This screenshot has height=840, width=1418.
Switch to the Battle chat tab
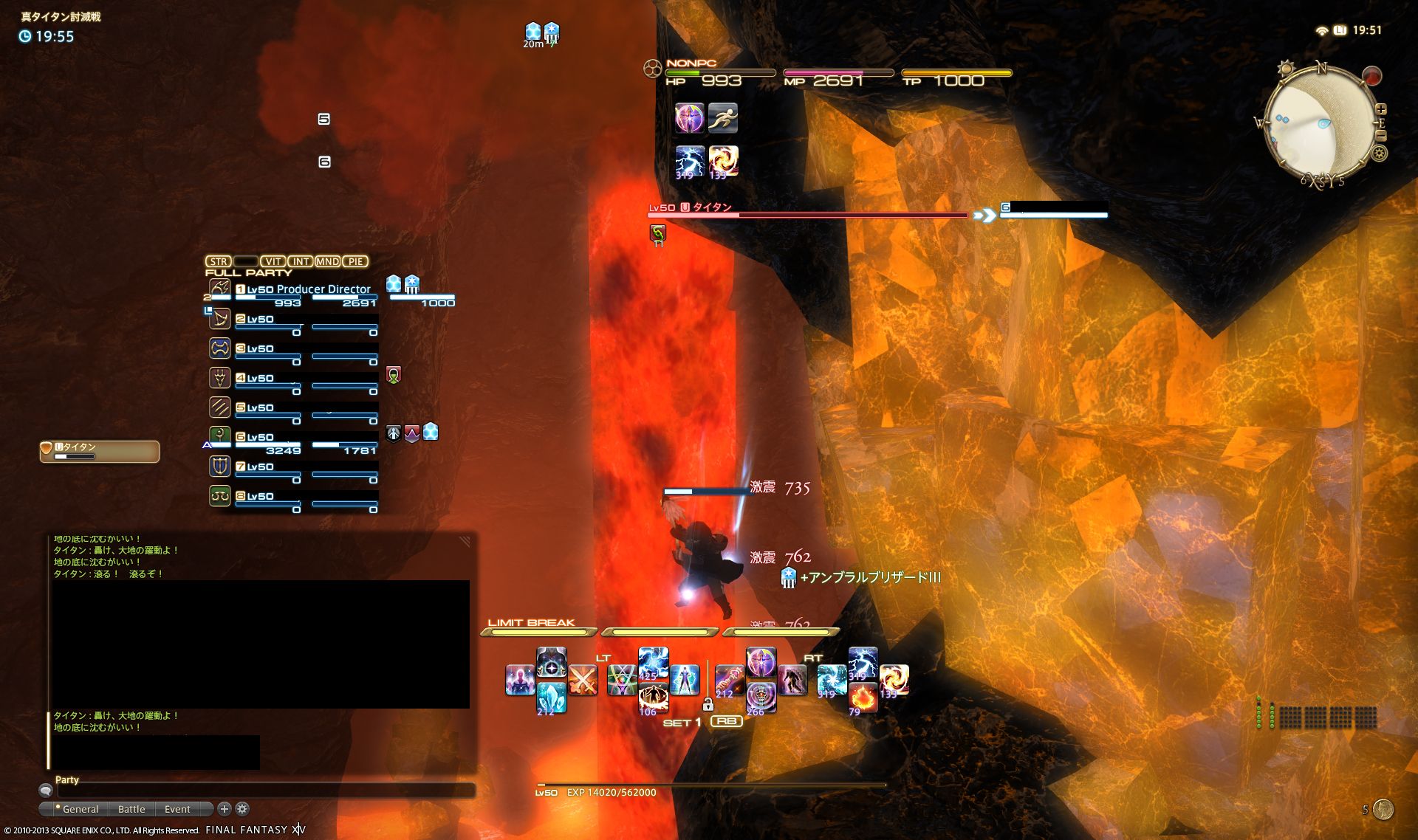tap(132, 809)
